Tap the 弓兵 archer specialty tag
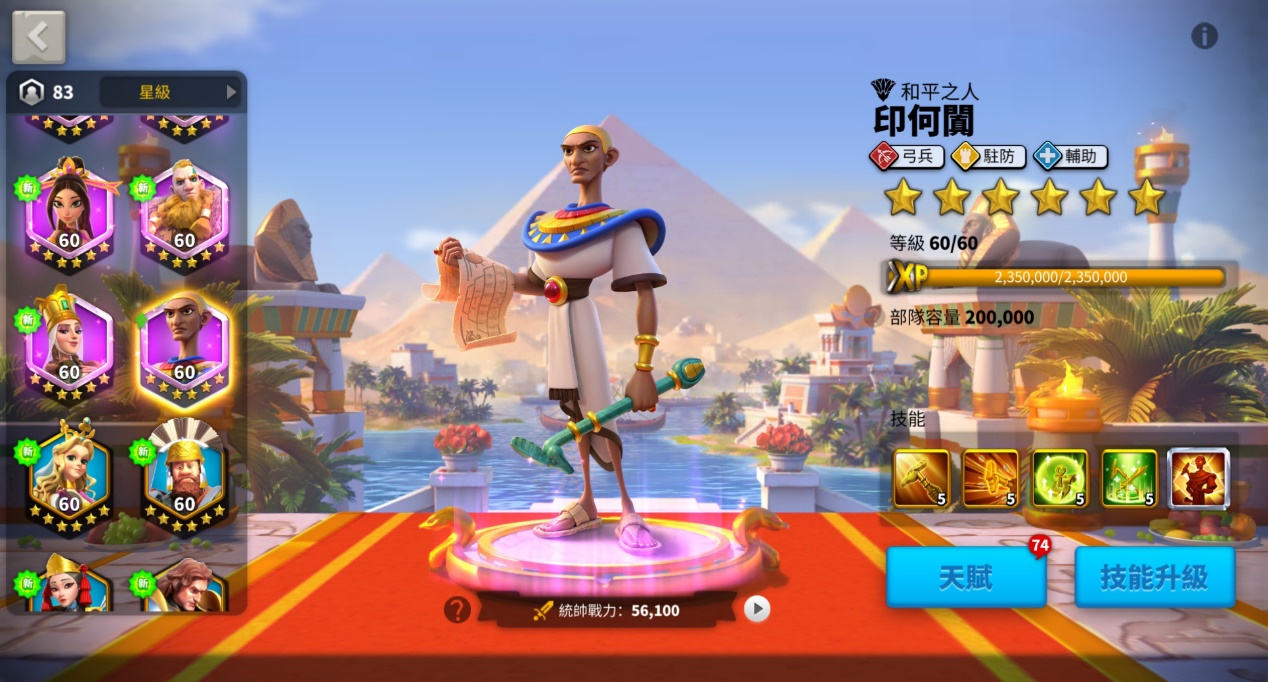The height and width of the screenshot is (682, 1268). 906,156
